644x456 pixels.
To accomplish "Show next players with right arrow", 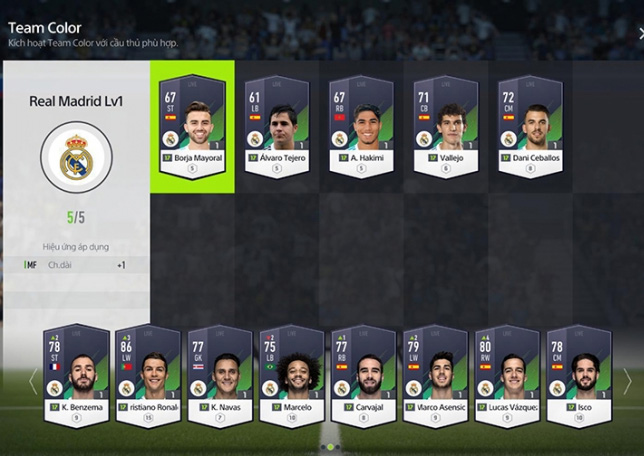I will 627,381.
